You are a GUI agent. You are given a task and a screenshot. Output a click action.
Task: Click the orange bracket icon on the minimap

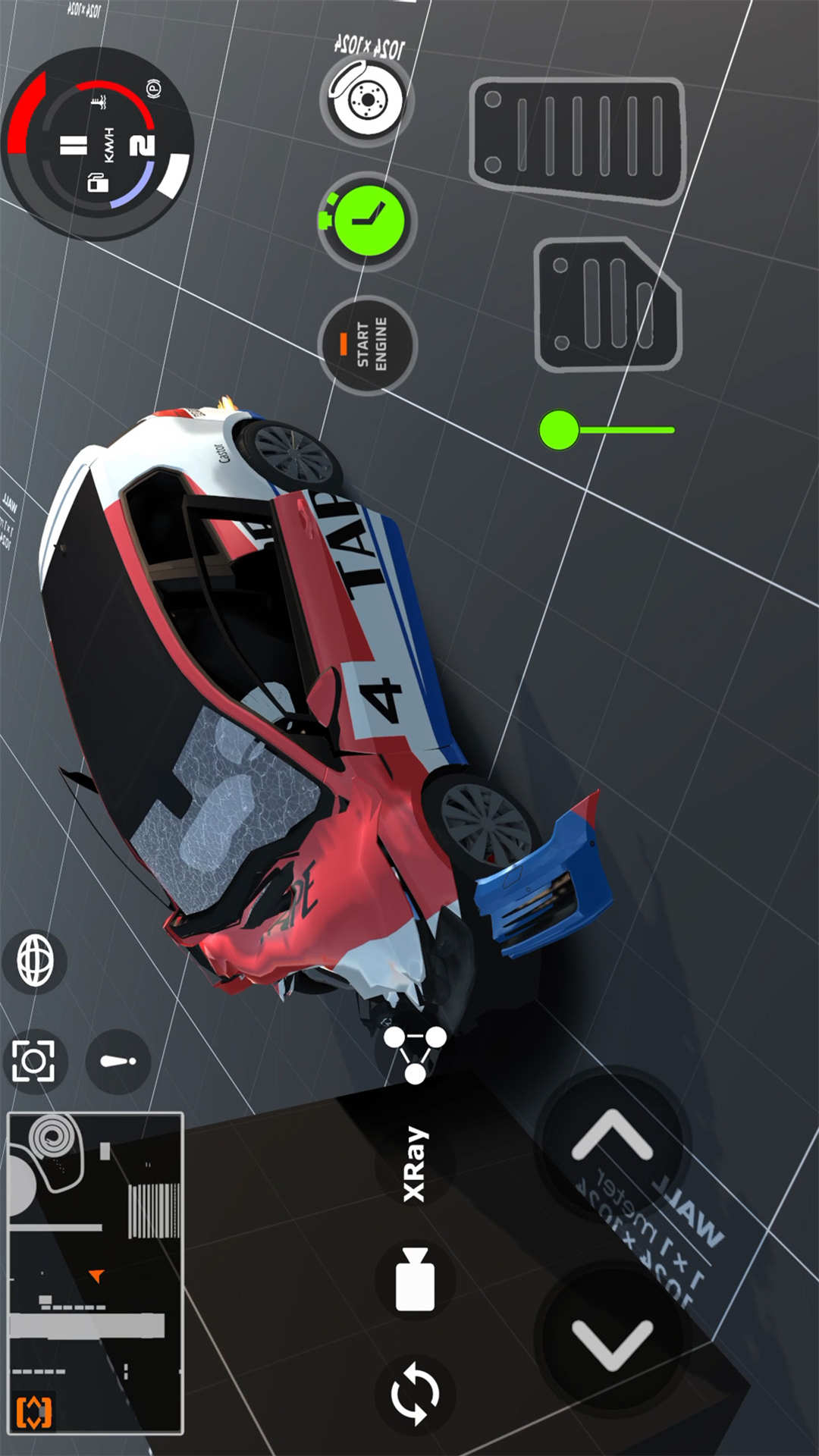click(x=34, y=1412)
